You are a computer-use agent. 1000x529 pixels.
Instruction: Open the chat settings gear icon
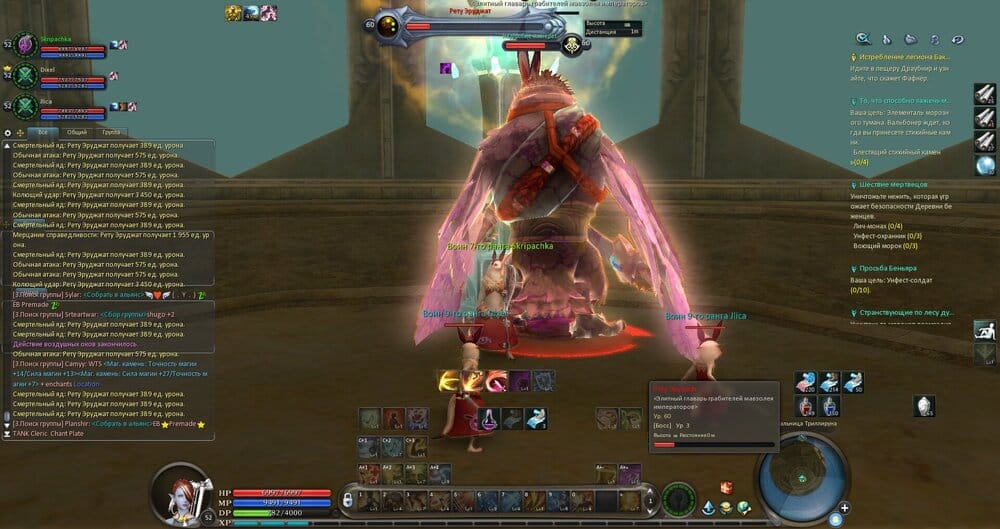click(8, 132)
